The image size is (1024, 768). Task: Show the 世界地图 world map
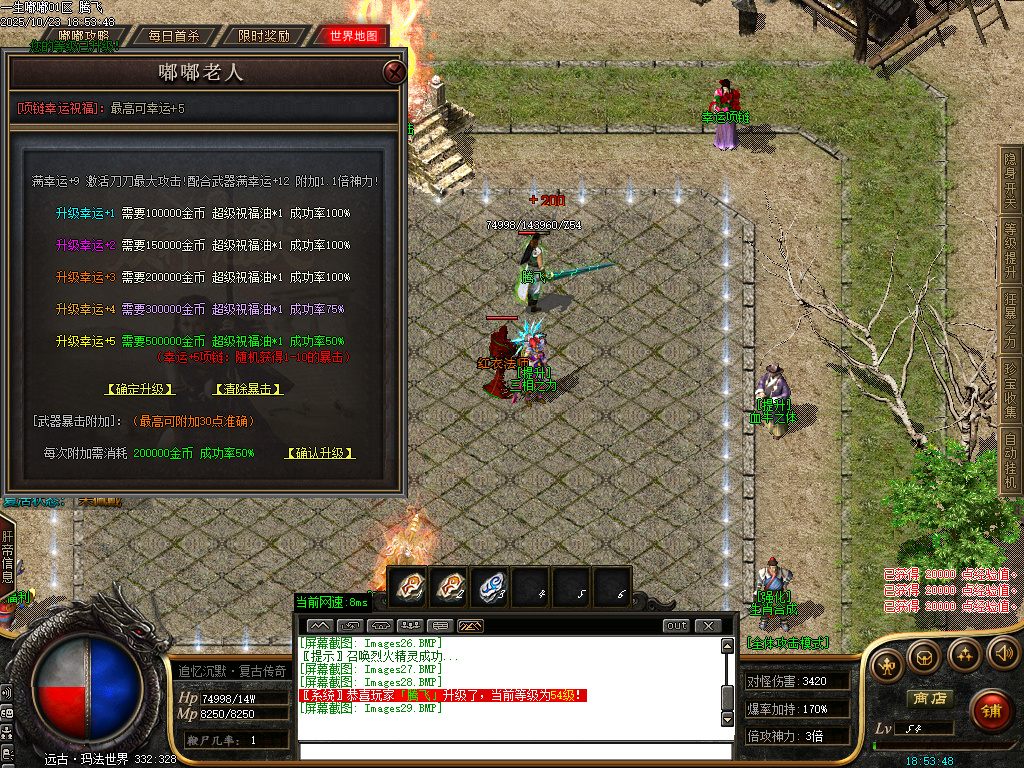click(x=353, y=36)
